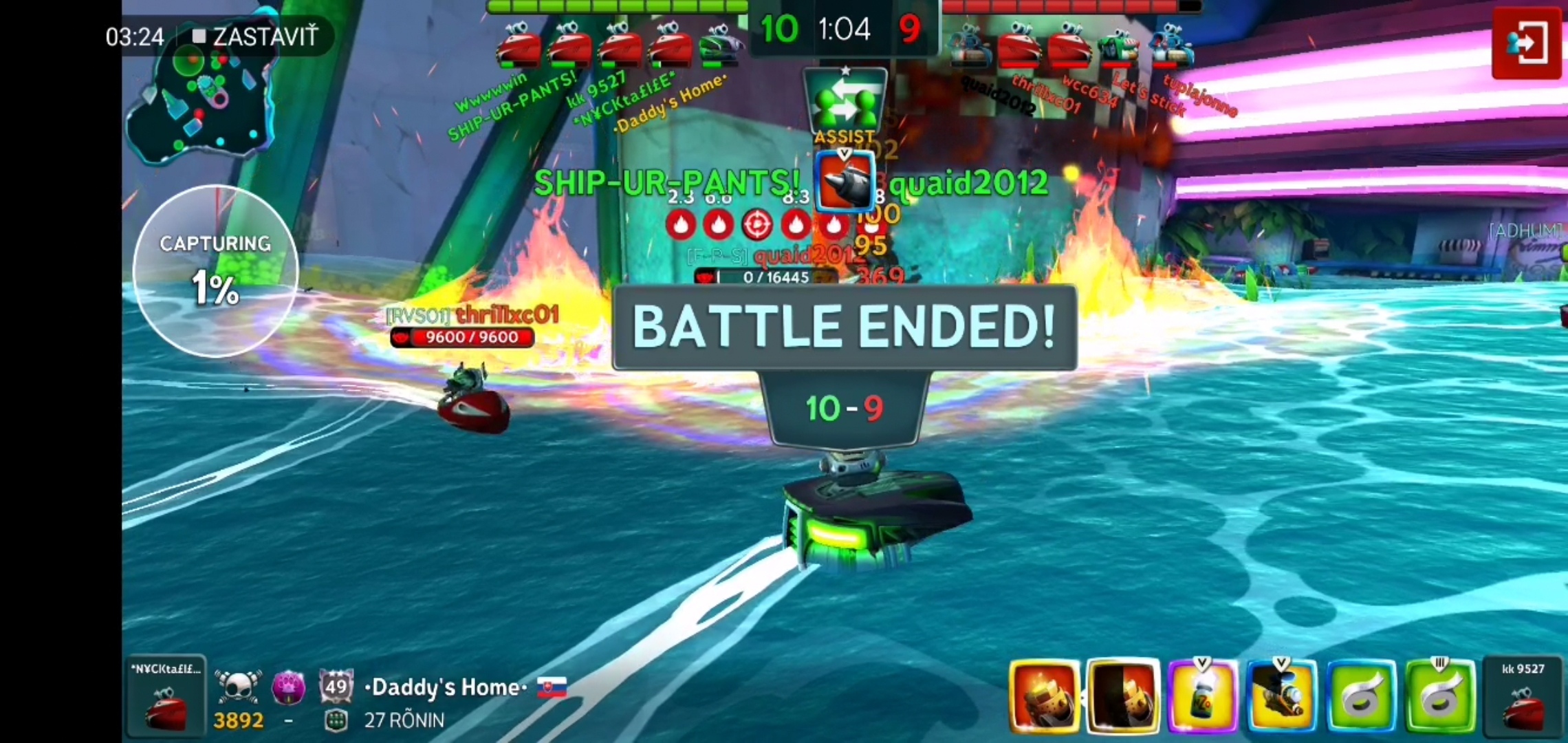Select the nitro bottle item slot
Image resolution: width=1568 pixels, height=743 pixels.
pyautogui.click(x=1202, y=696)
